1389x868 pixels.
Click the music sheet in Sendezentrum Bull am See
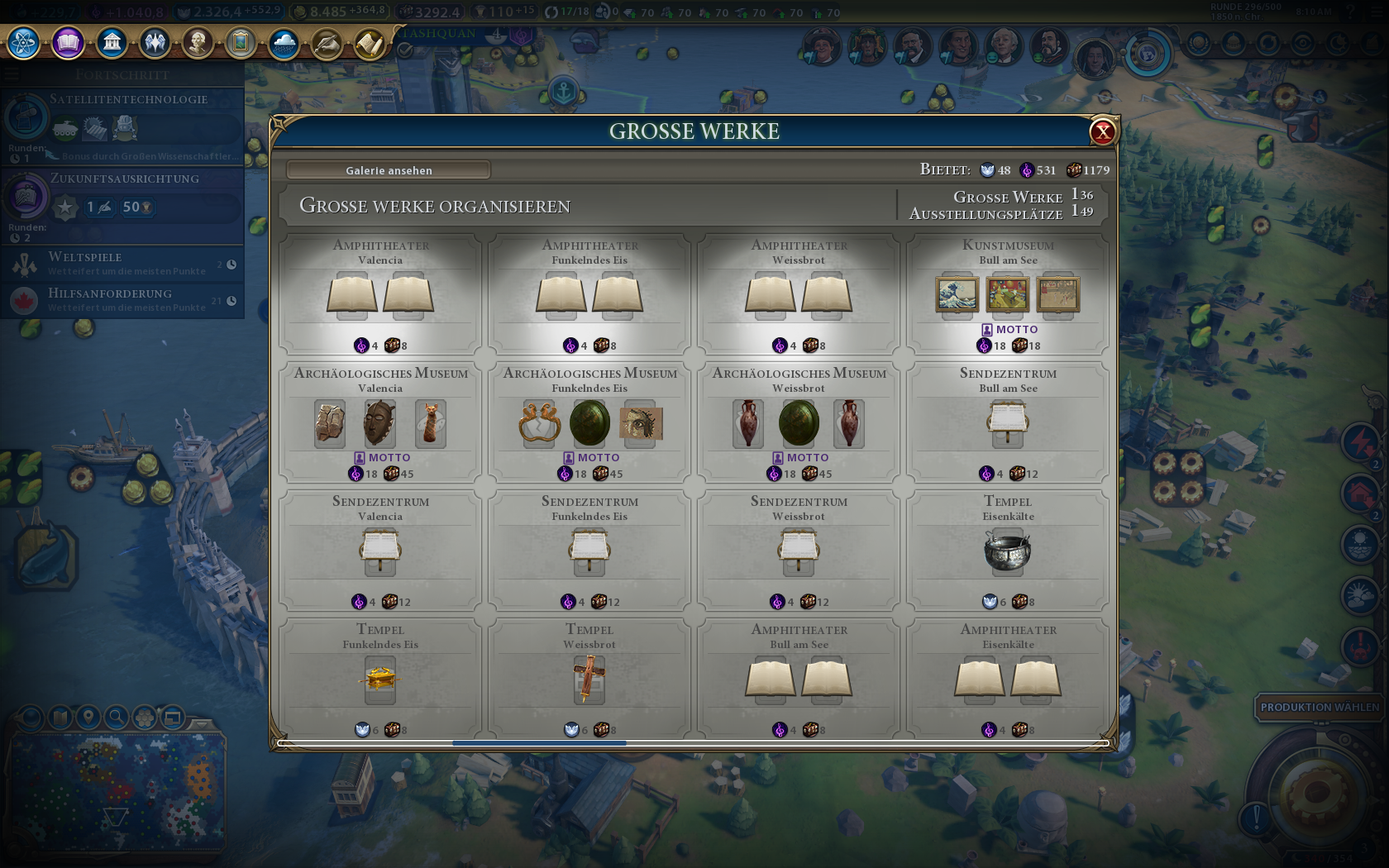(1007, 421)
